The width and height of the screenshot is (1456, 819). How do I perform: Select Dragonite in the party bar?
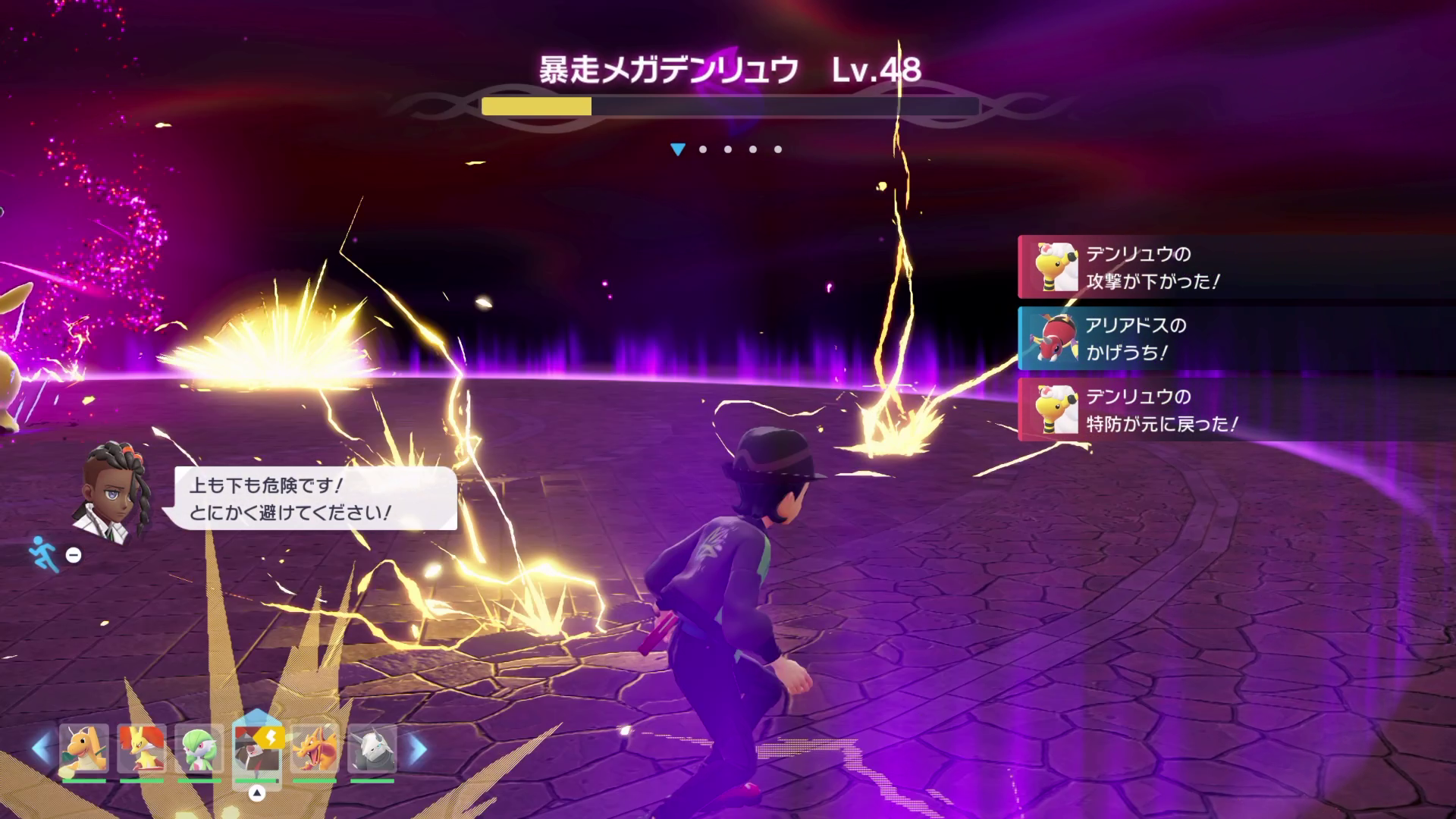[84, 749]
